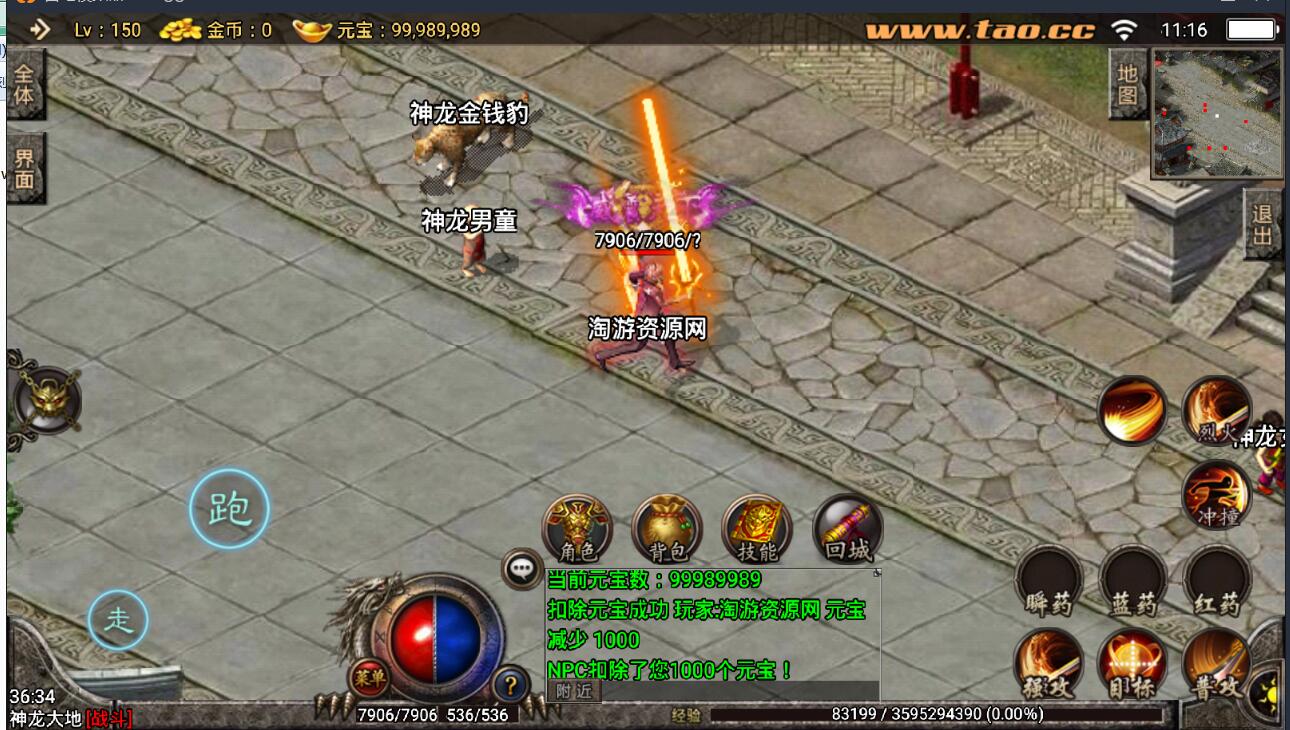Select a target with 目标 button
This screenshot has width=1290, height=730.
point(1133,663)
